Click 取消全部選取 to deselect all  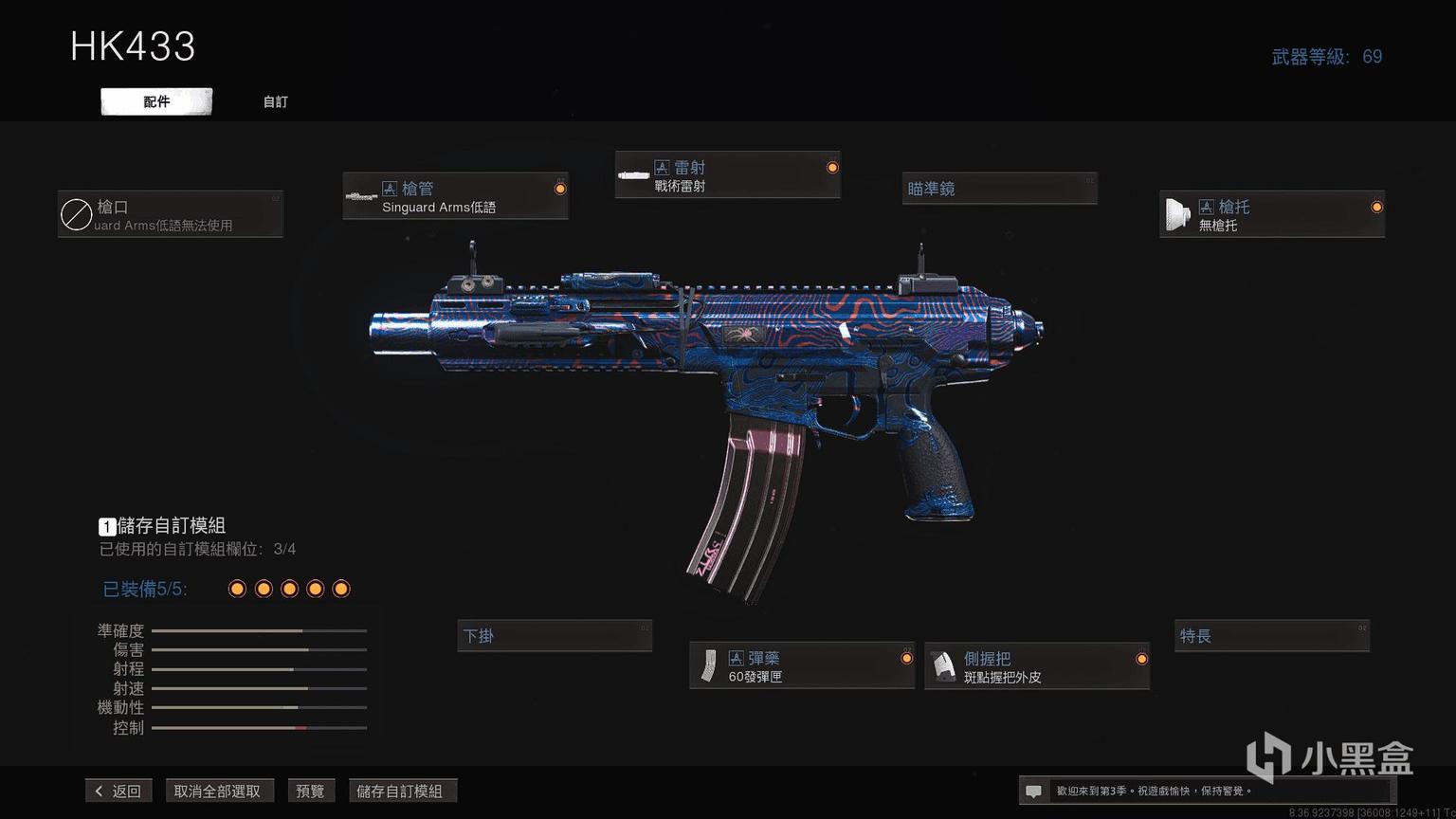click(217, 791)
